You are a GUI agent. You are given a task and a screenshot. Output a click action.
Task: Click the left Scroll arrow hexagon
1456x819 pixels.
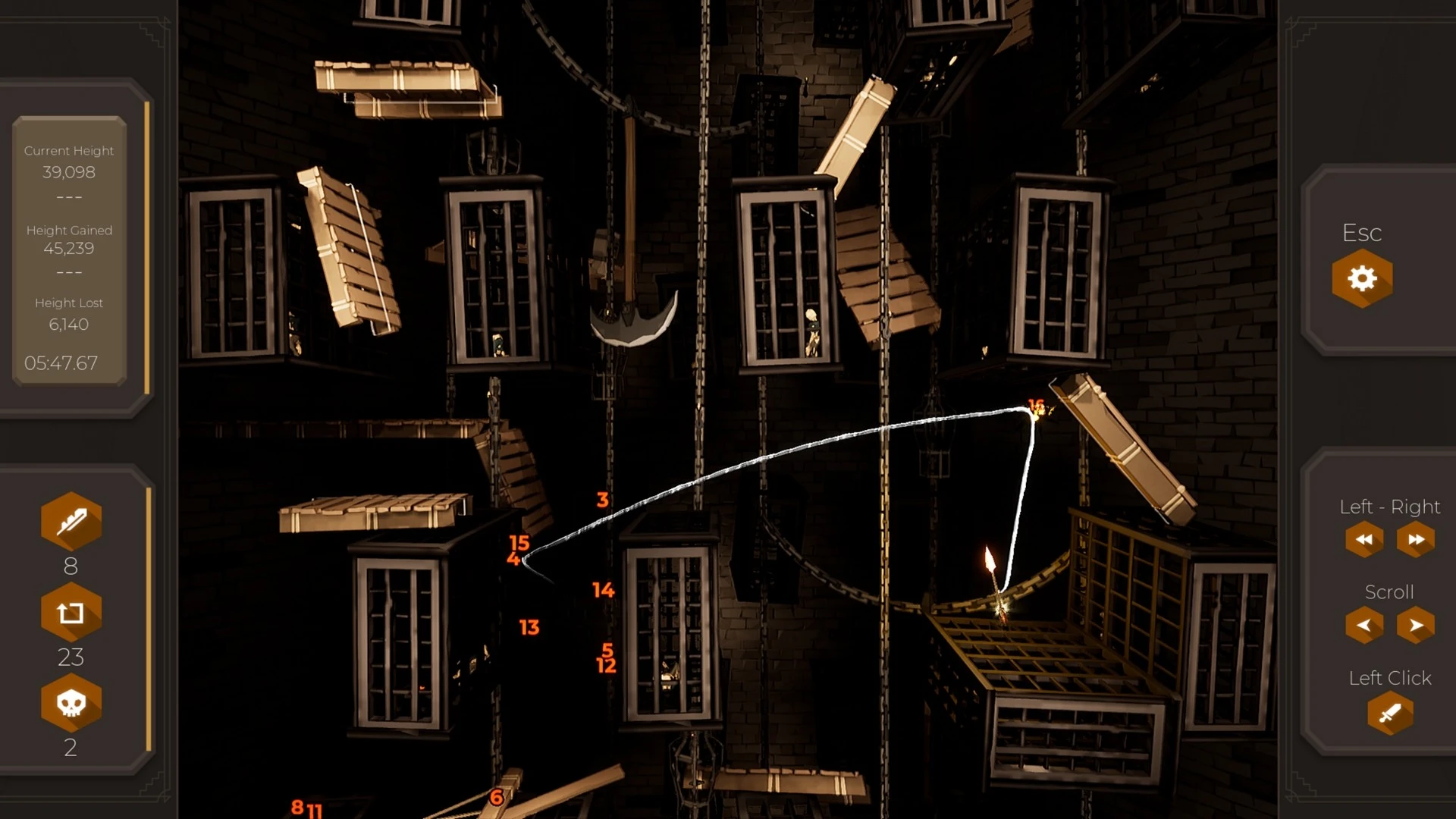pyautogui.click(x=1363, y=623)
